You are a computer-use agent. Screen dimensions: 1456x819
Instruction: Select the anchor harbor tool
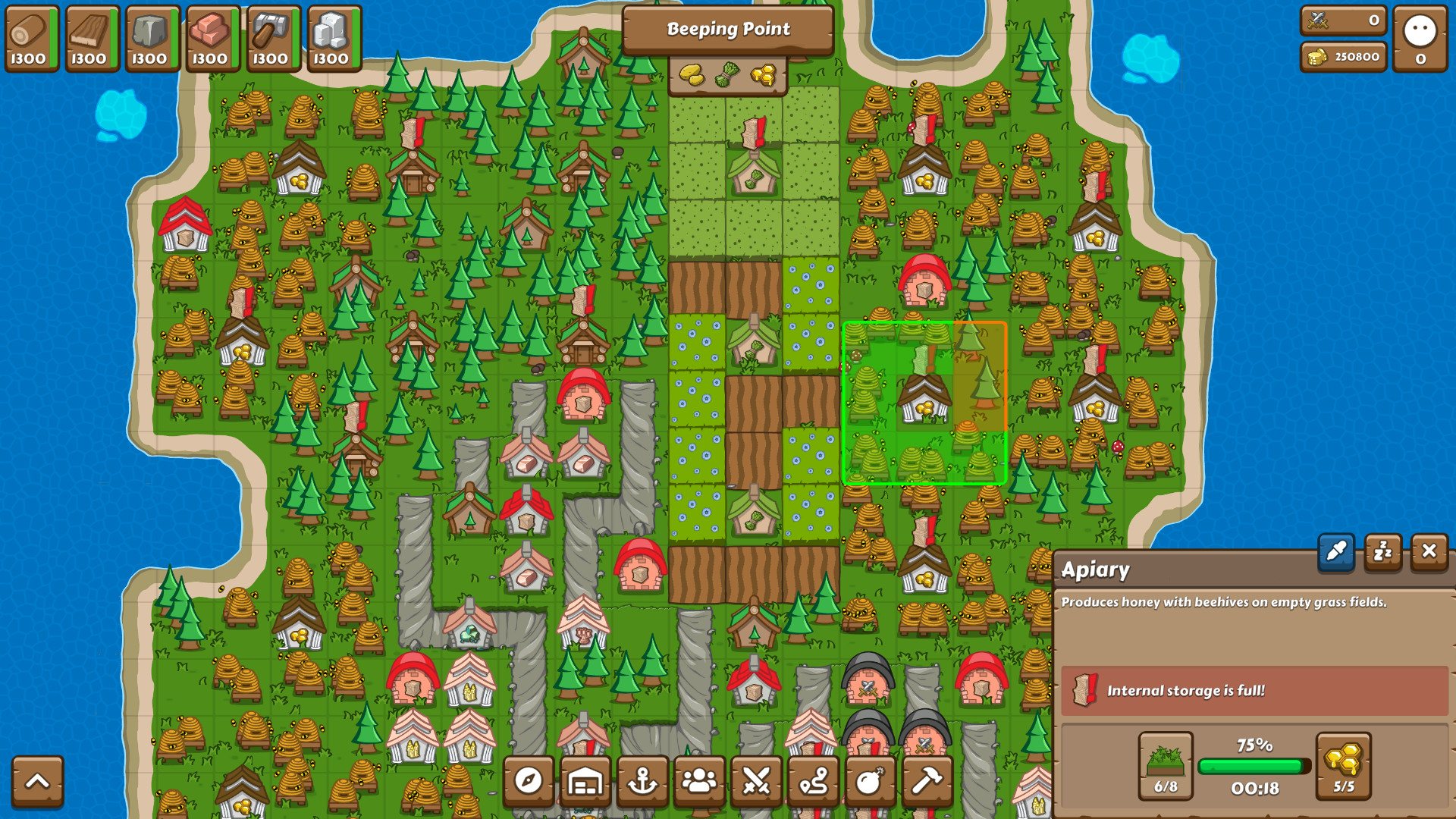pyautogui.click(x=643, y=782)
